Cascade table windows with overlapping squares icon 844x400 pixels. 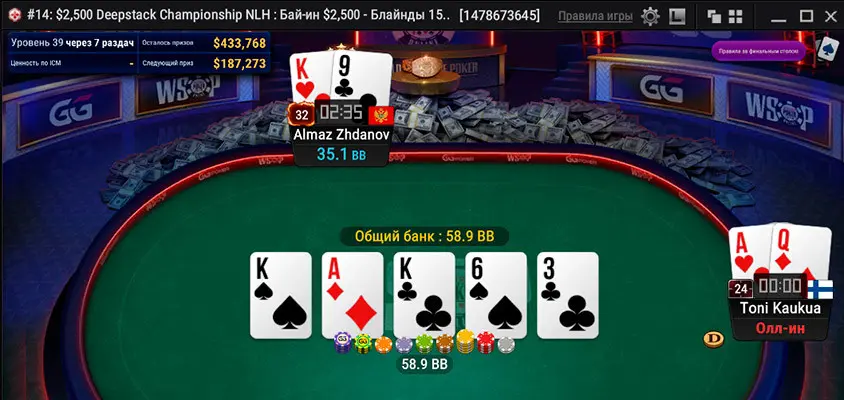coord(714,16)
